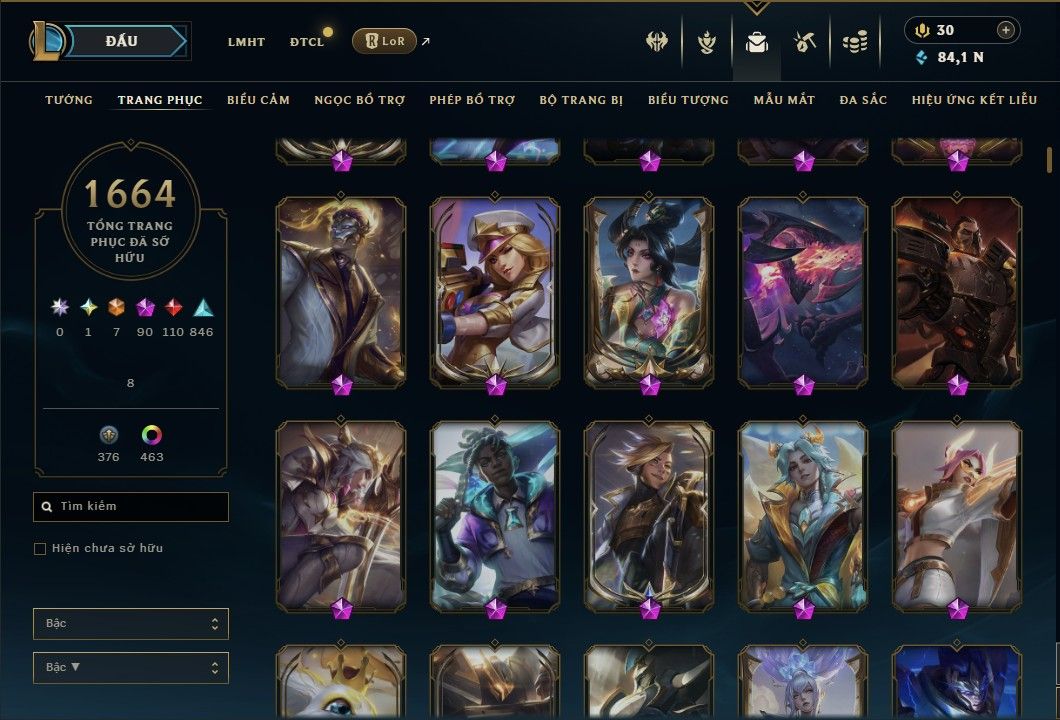Select the PHÉP BỔ TRỢ tab
The image size is (1060, 720).
coord(472,100)
